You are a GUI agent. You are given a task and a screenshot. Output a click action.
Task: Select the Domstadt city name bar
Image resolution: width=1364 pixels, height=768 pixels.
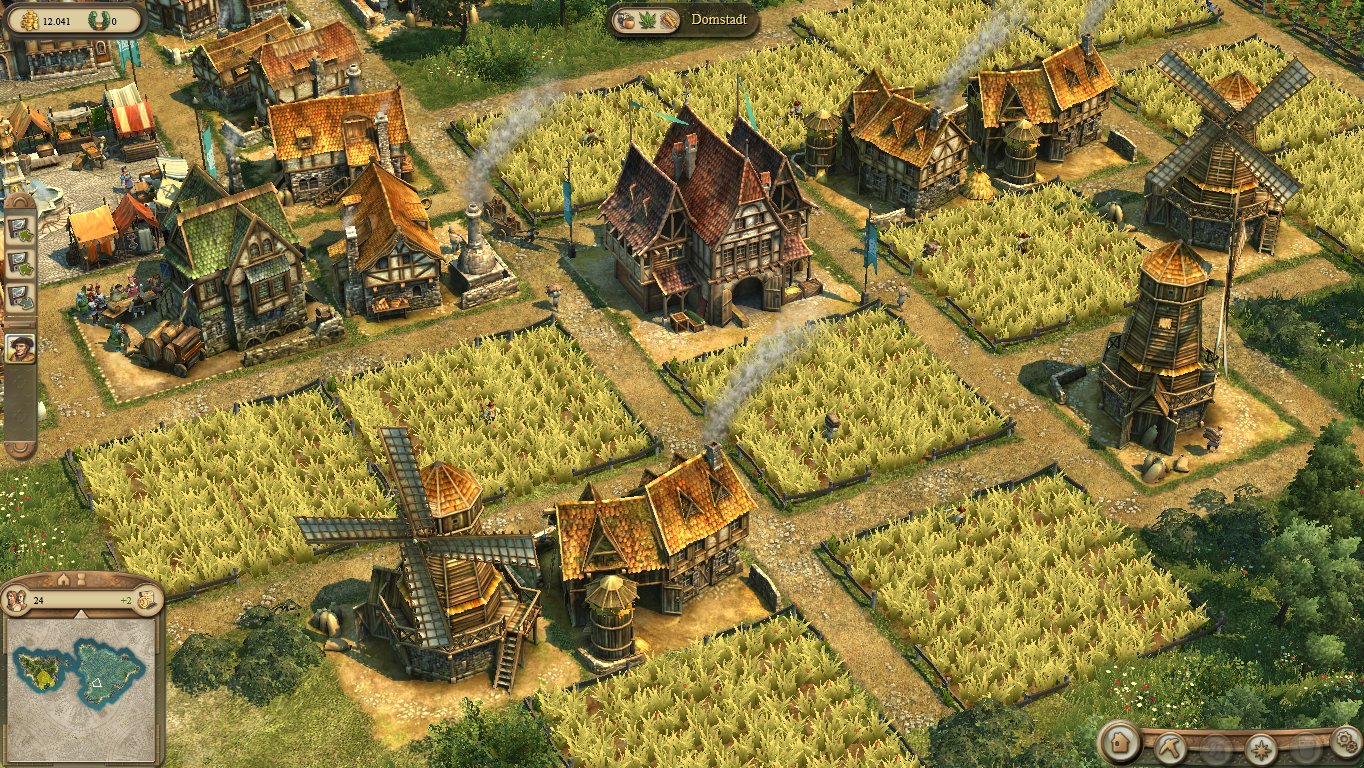(684, 20)
